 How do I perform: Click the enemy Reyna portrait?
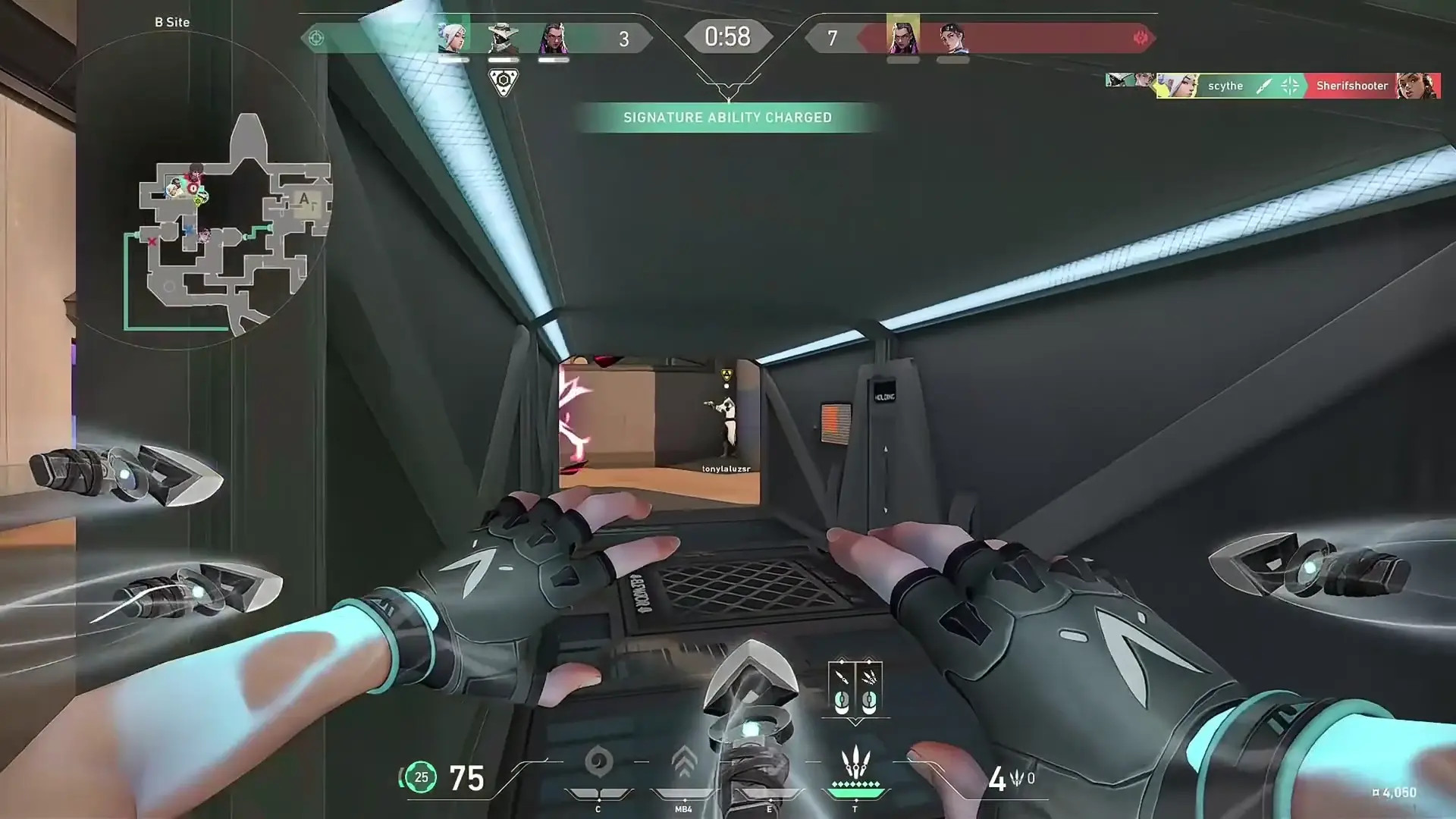(x=902, y=37)
